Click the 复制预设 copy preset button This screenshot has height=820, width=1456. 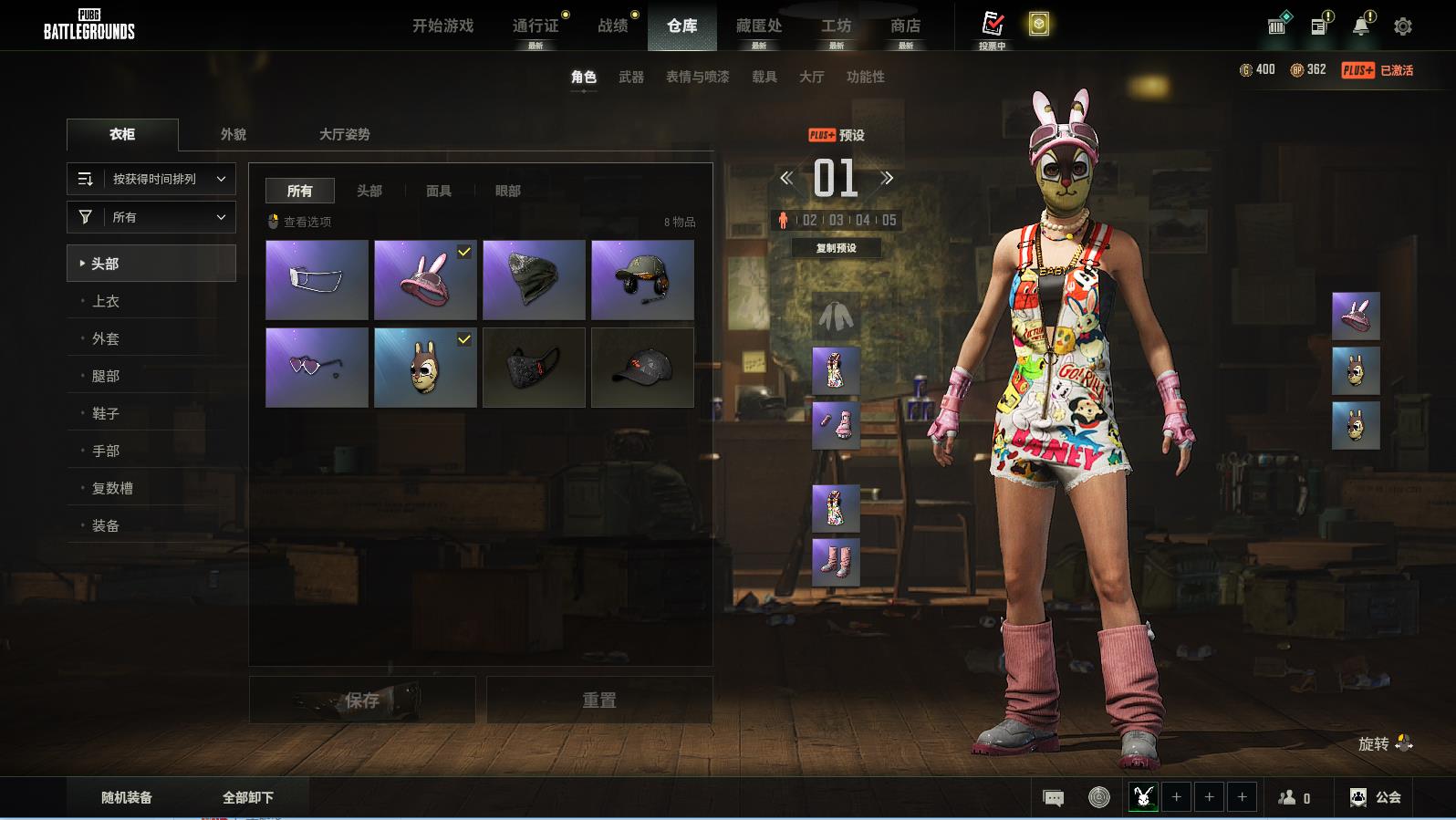pyautogui.click(x=836, y=248)
